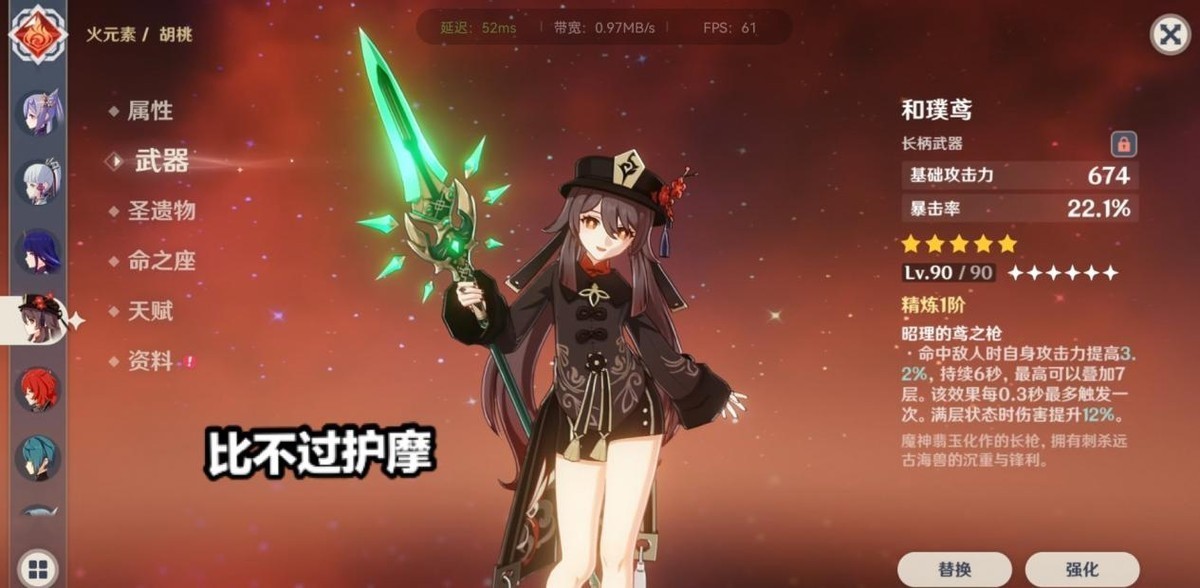Select the 武器 weapon tab

160,161
